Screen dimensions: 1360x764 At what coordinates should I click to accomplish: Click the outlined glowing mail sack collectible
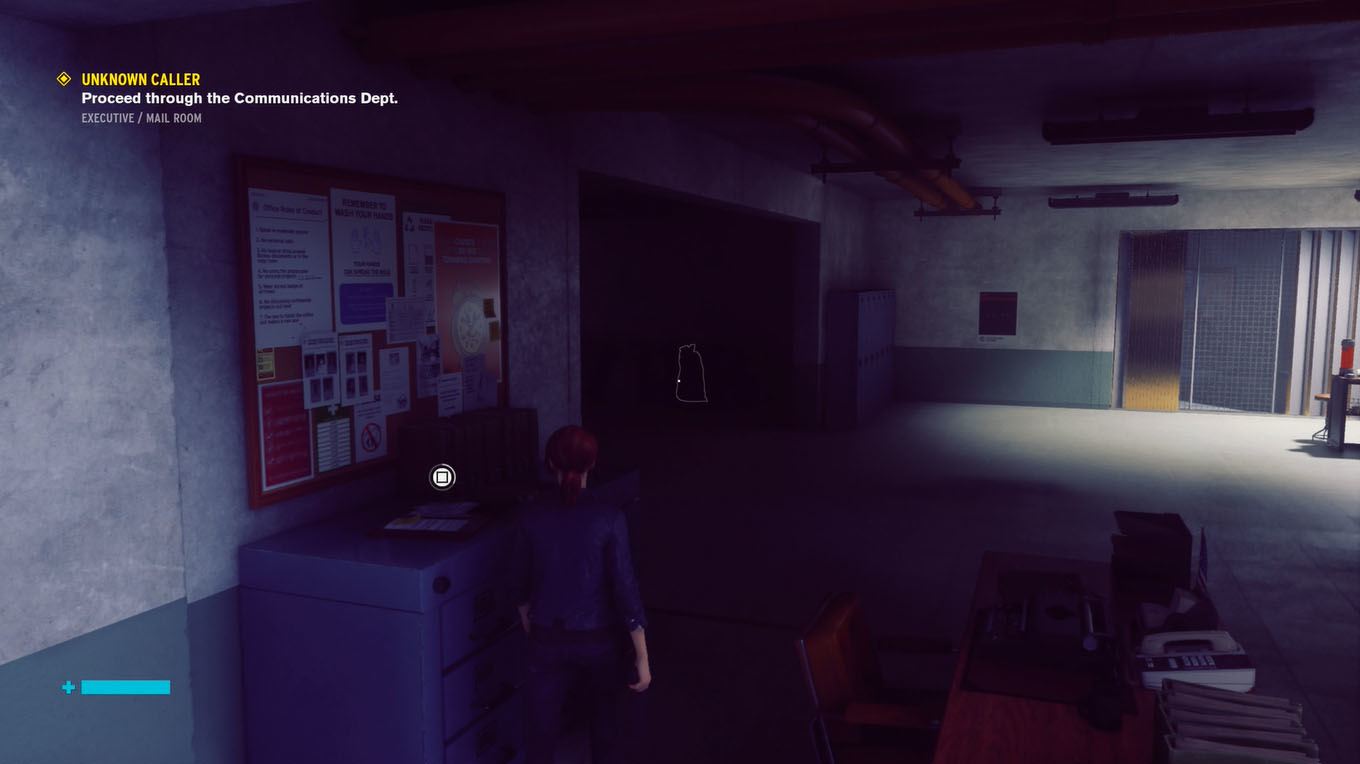[689, 375]
